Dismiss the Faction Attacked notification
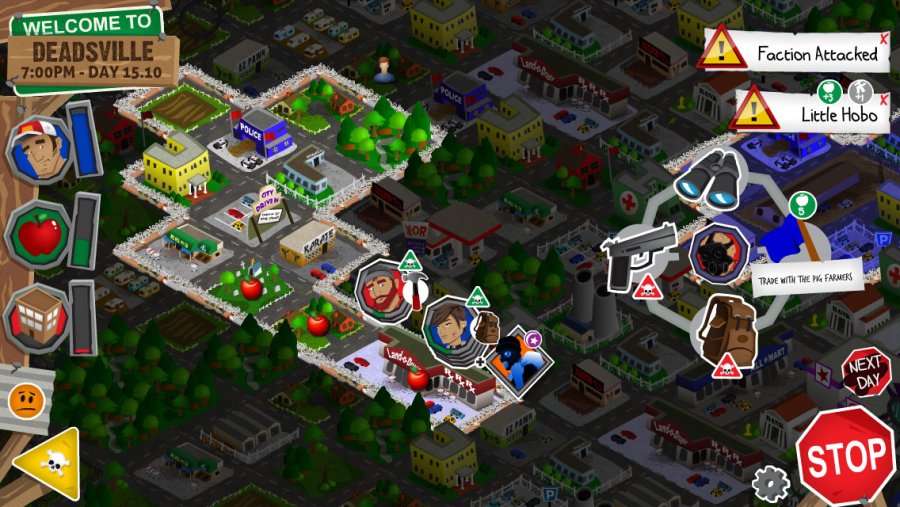The height and width of the screenshot is (507, 900). click(x=883, y=38)
